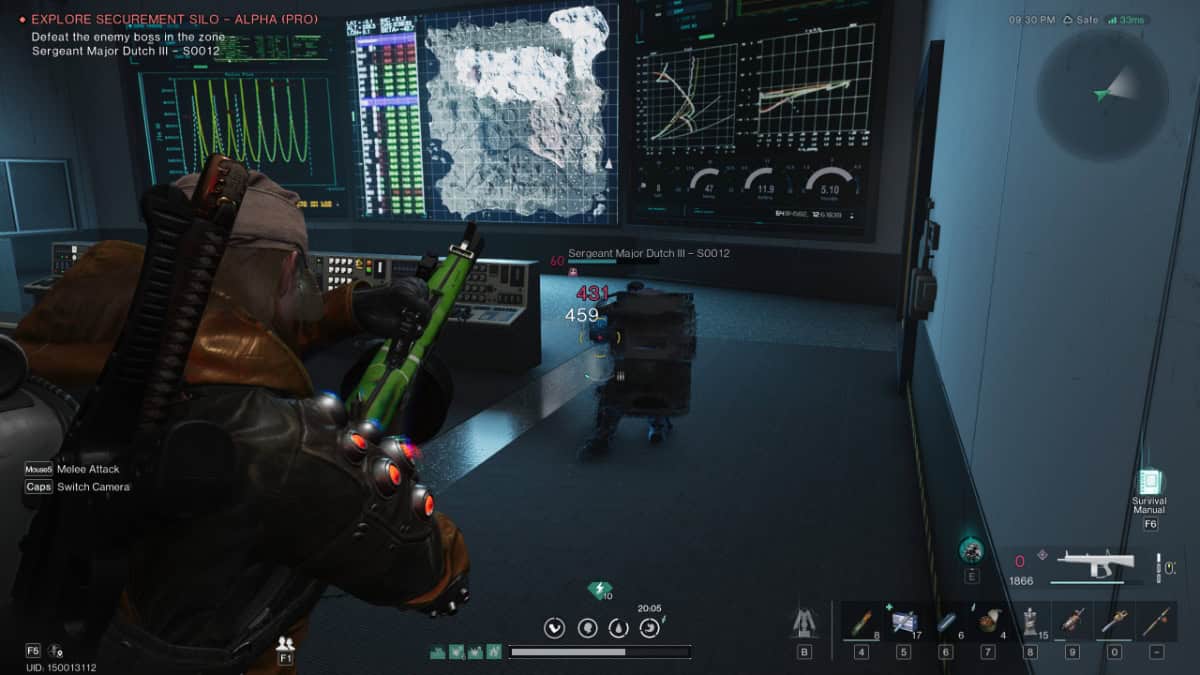Select the grey bag item with 15 count
Screen dimensions: 1200x675
(x=1030, y=622)
